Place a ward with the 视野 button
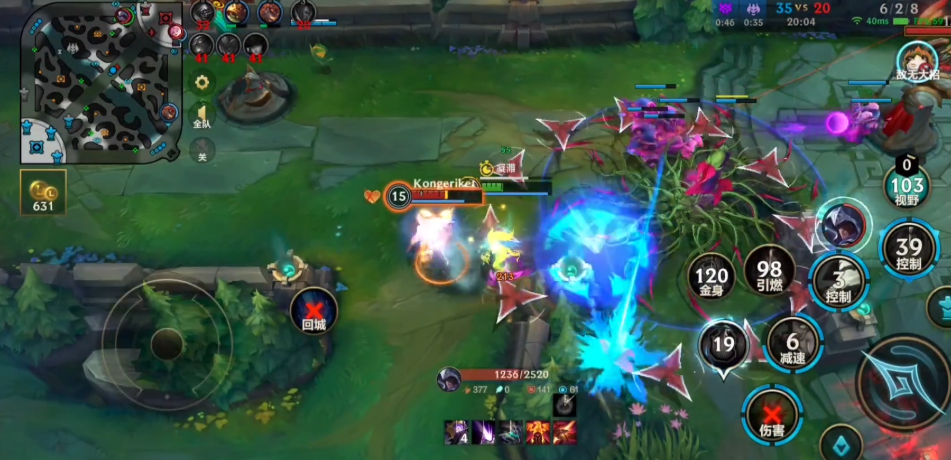This screenshot has width=951, height=460. (x=907, y=183)
